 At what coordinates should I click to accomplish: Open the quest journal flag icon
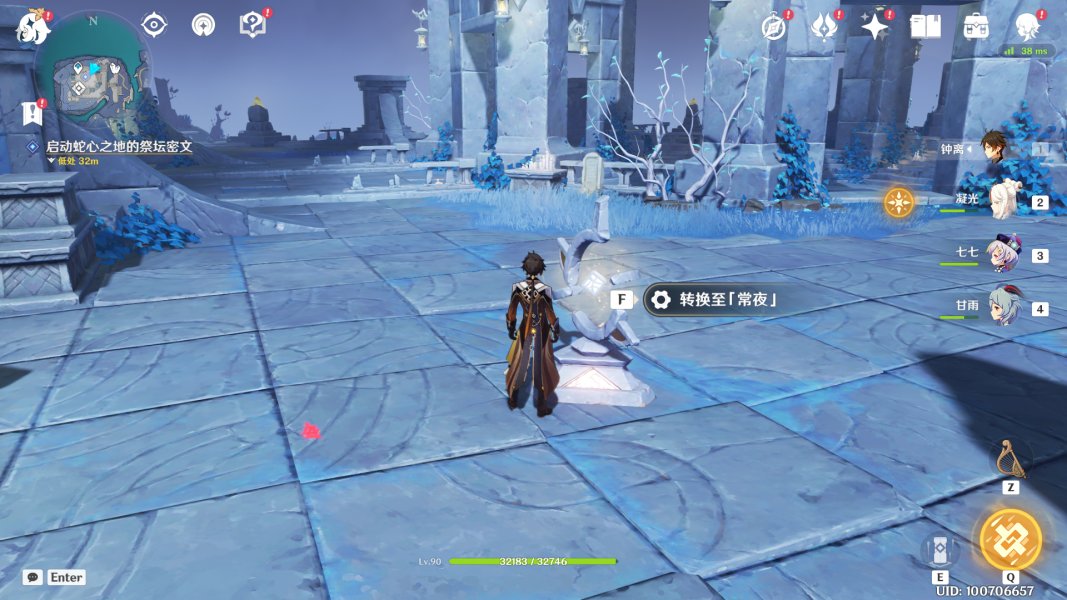click(x=33, y=113)
